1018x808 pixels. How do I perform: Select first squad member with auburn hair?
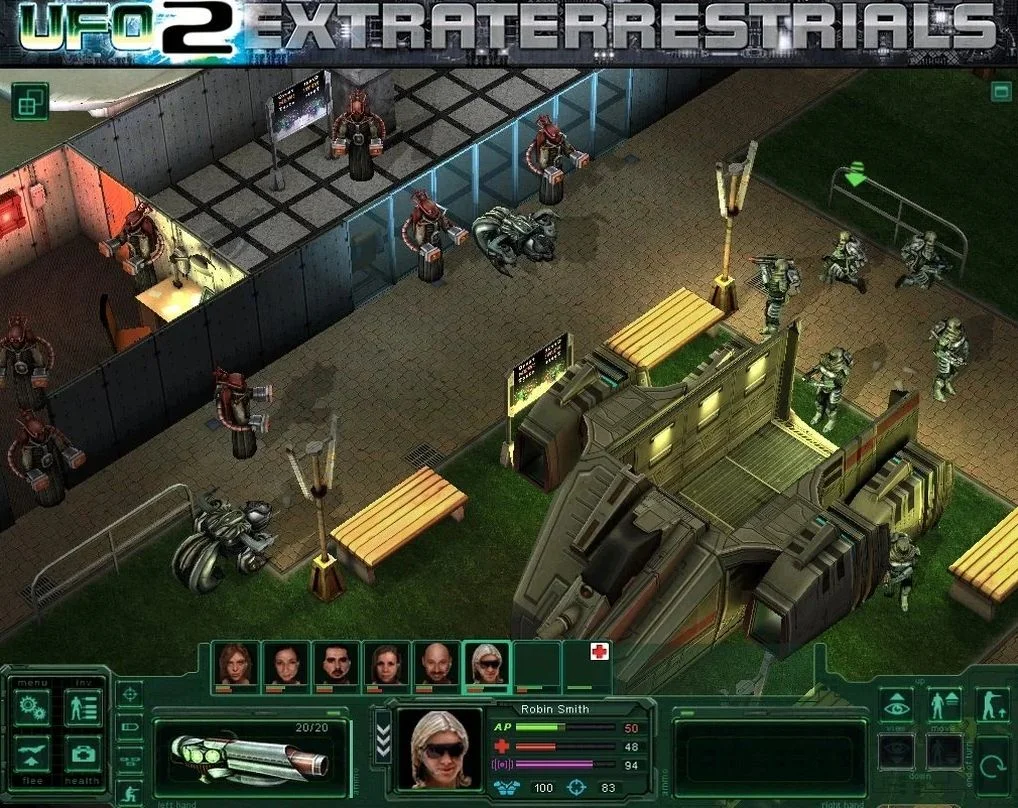tap(236, 665)
